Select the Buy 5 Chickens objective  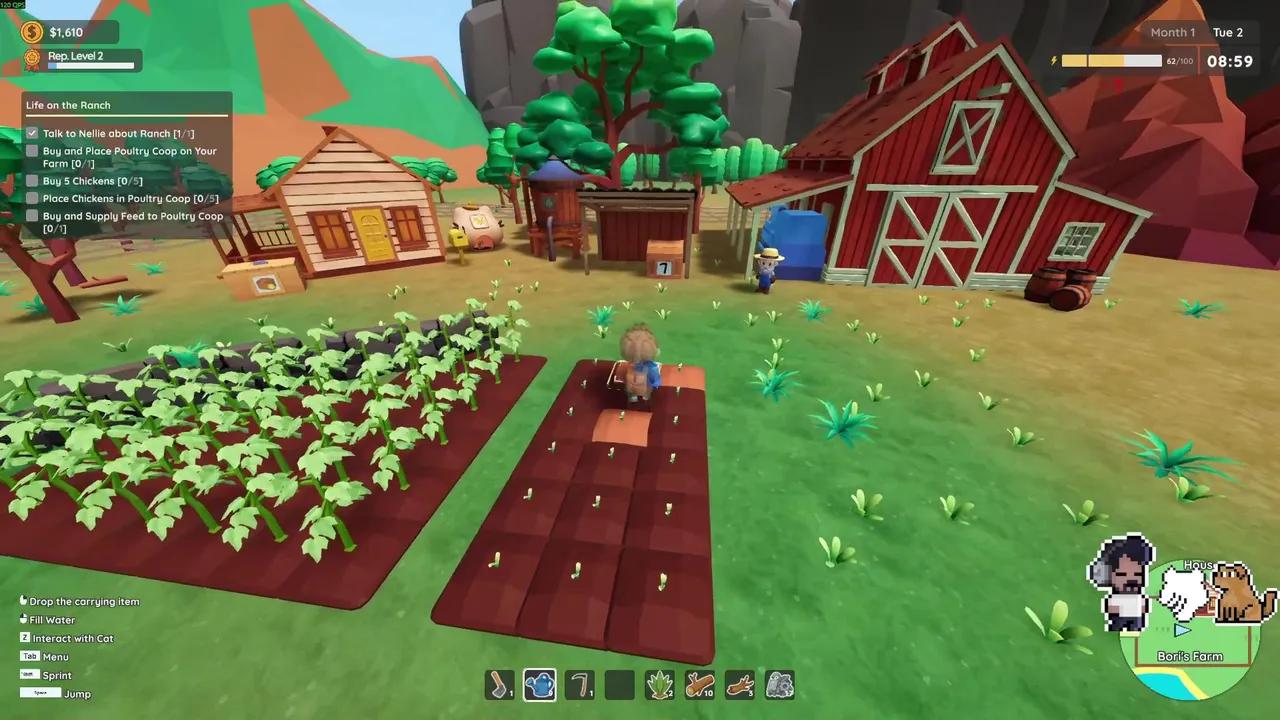point(92,181)
